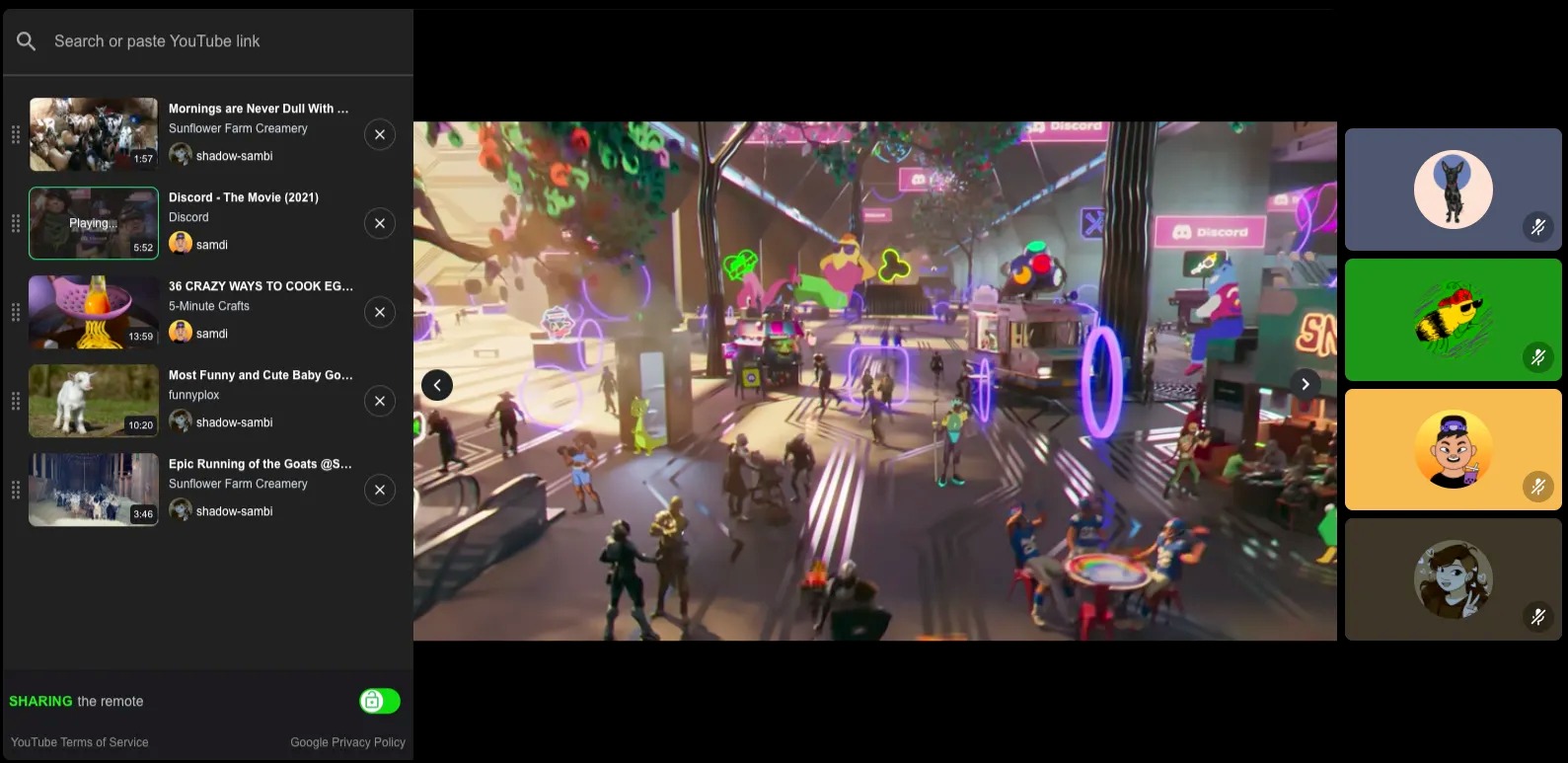Select Mornings are Never Dull thumbnail
This screenshot has height=763, width=1568.
click(94, 134)
